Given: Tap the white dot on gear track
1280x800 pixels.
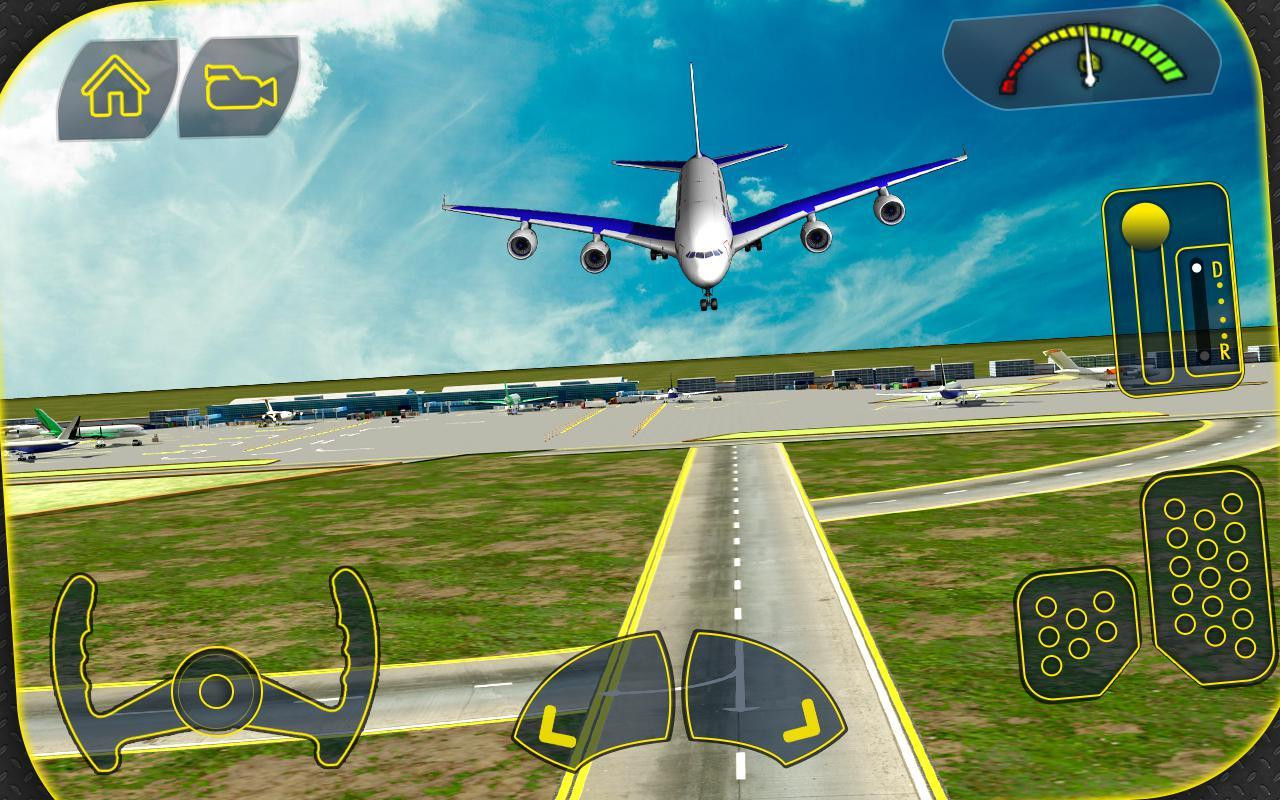Looking at the screenshot, I should pos(1196,266).
